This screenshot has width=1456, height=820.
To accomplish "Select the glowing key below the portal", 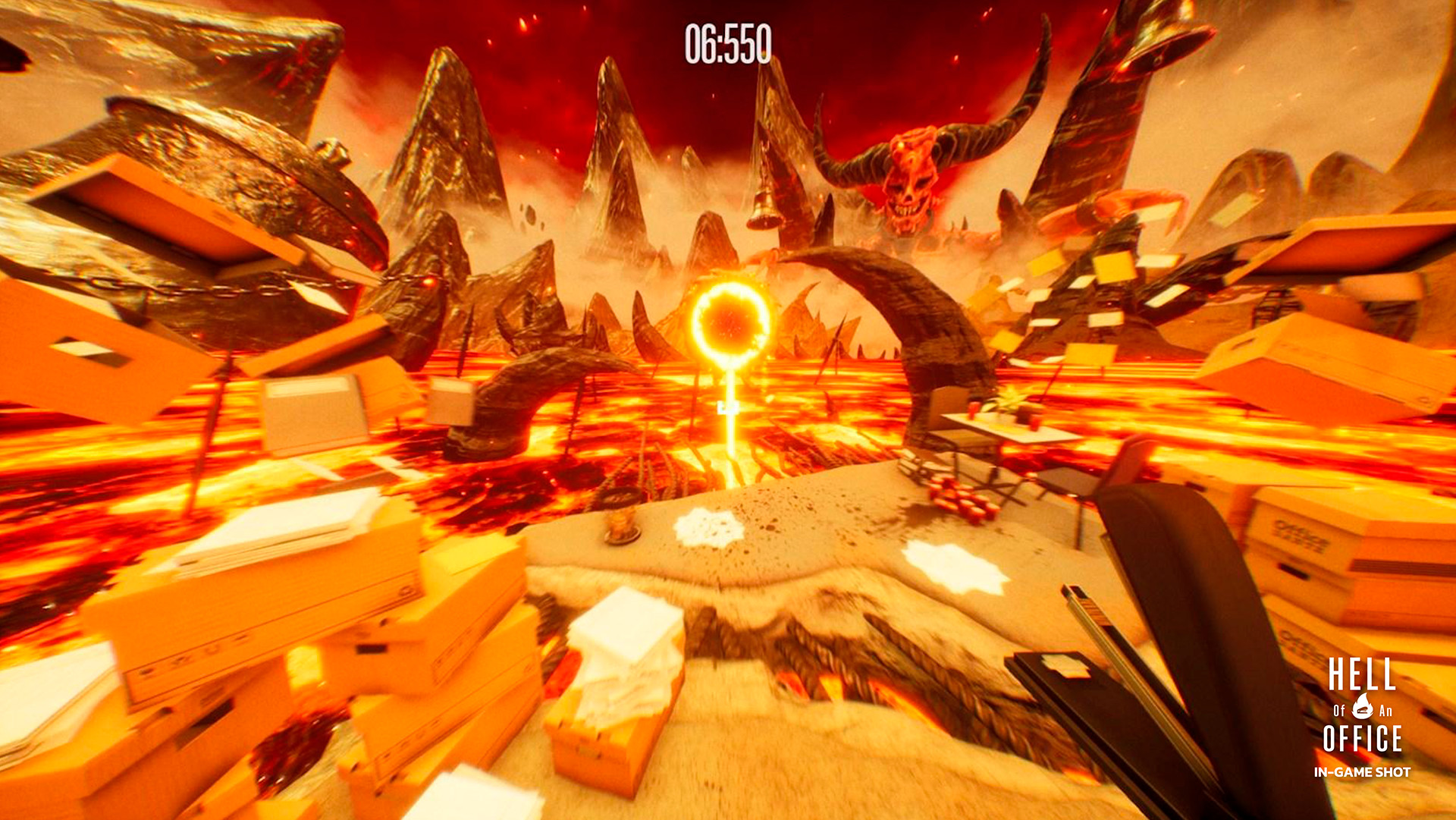I will [728, 407].
